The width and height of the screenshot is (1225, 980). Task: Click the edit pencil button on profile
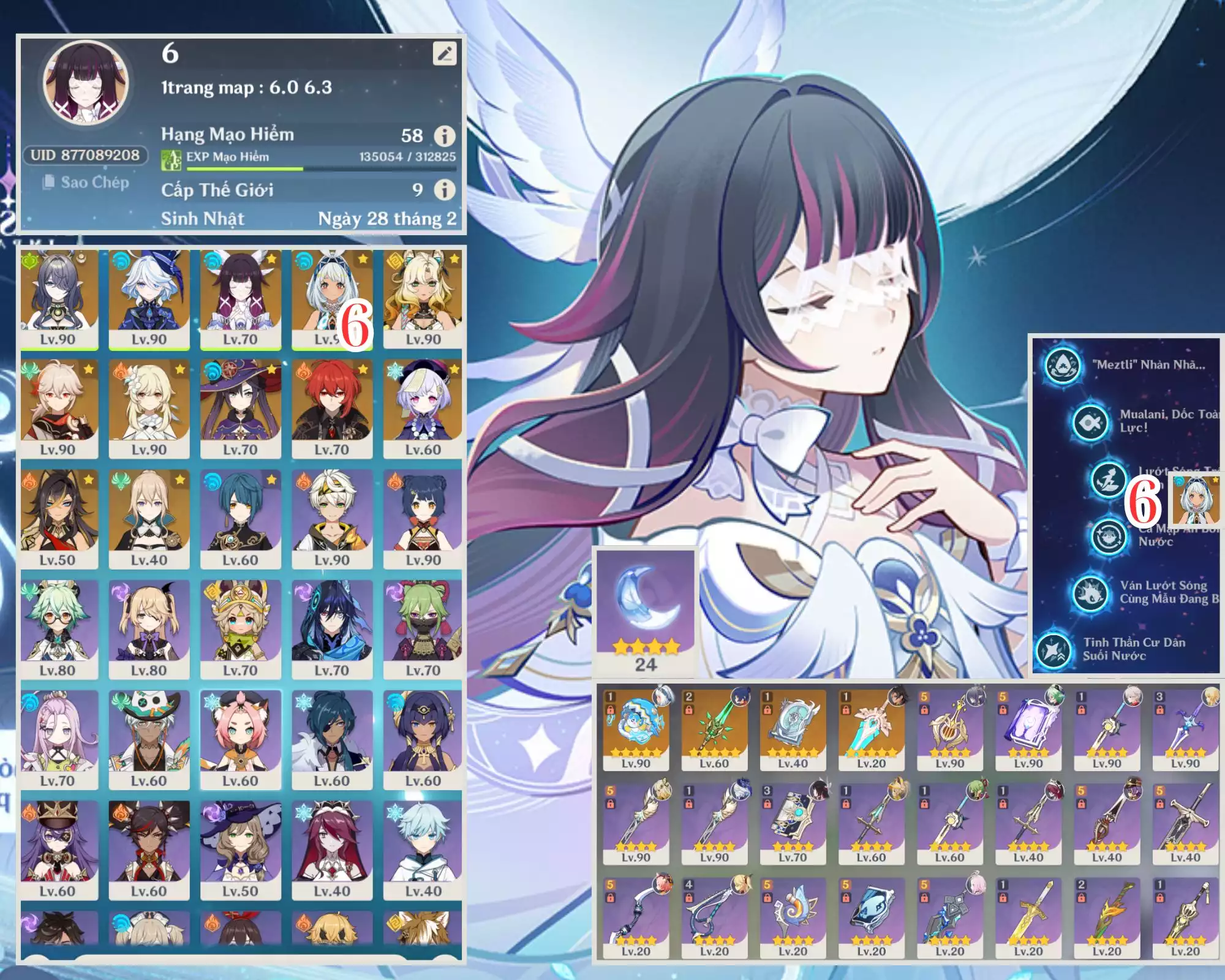[445, 54]
